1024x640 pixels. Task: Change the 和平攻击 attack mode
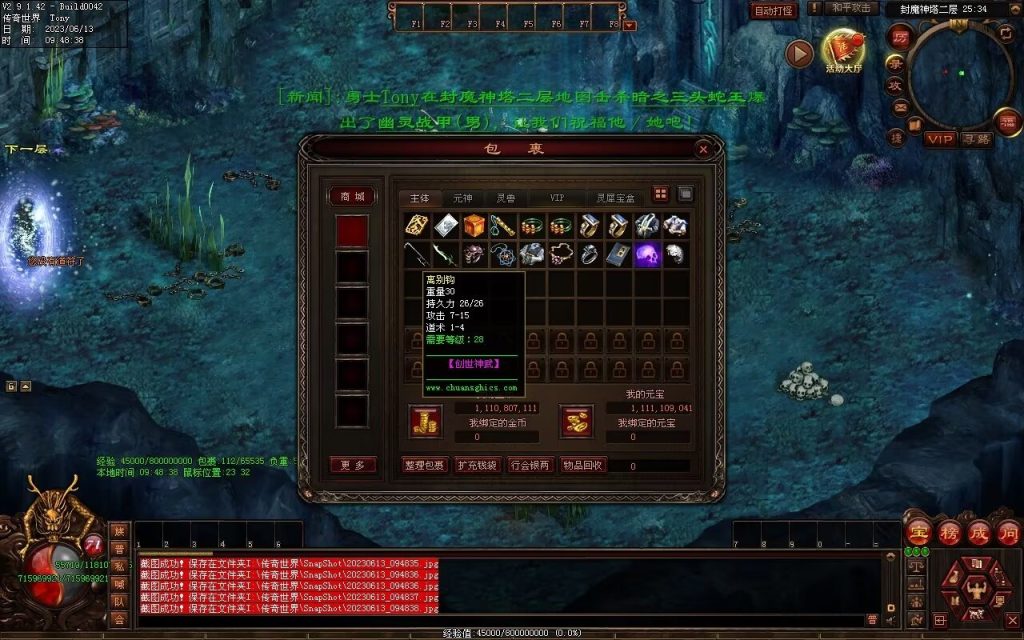click(x=853, y=9)
